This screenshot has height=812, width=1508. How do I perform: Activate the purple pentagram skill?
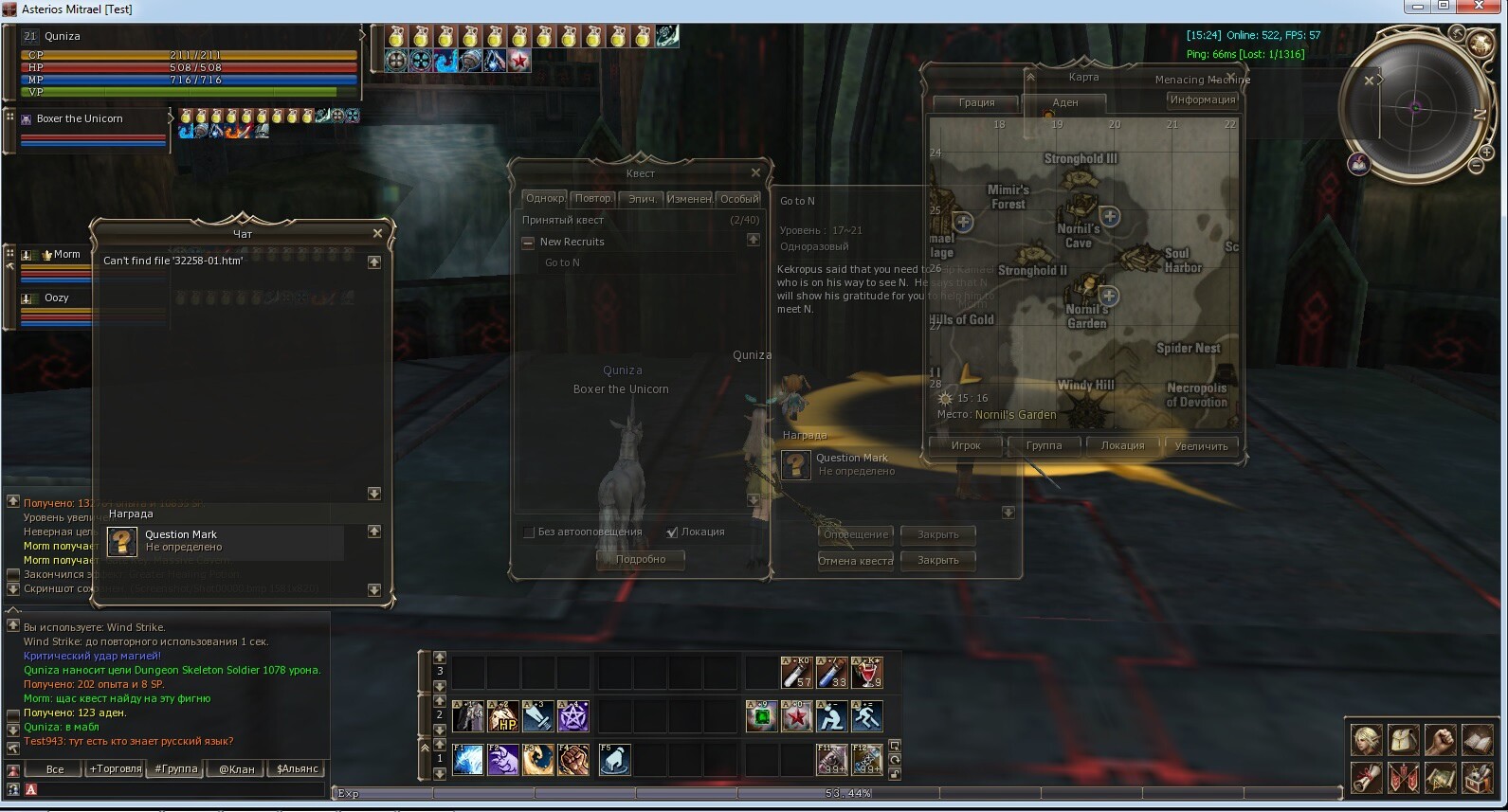click(x=573, y=716)
